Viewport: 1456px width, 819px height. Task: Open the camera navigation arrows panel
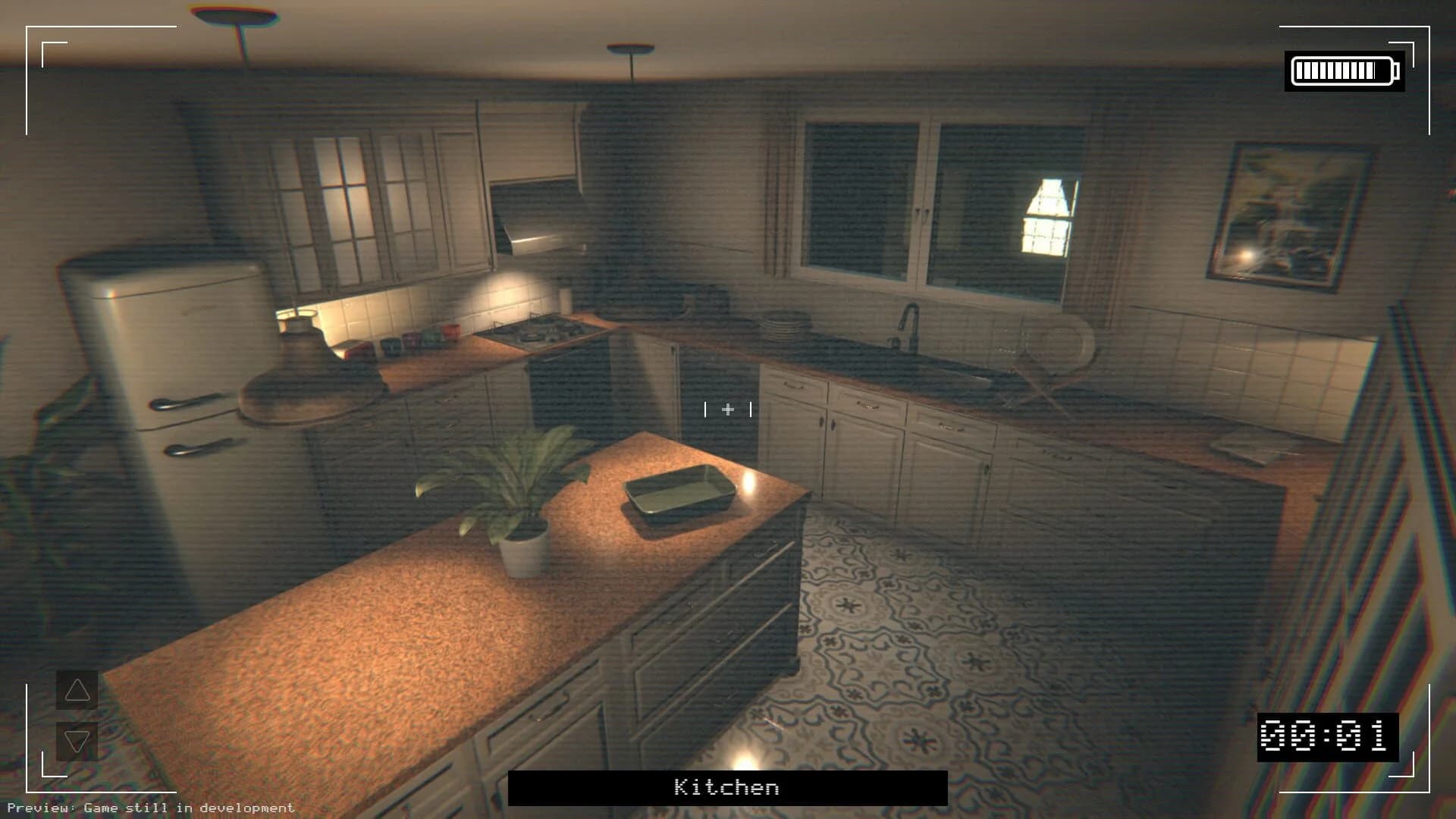pyautogui.click(x=77, y=714)
